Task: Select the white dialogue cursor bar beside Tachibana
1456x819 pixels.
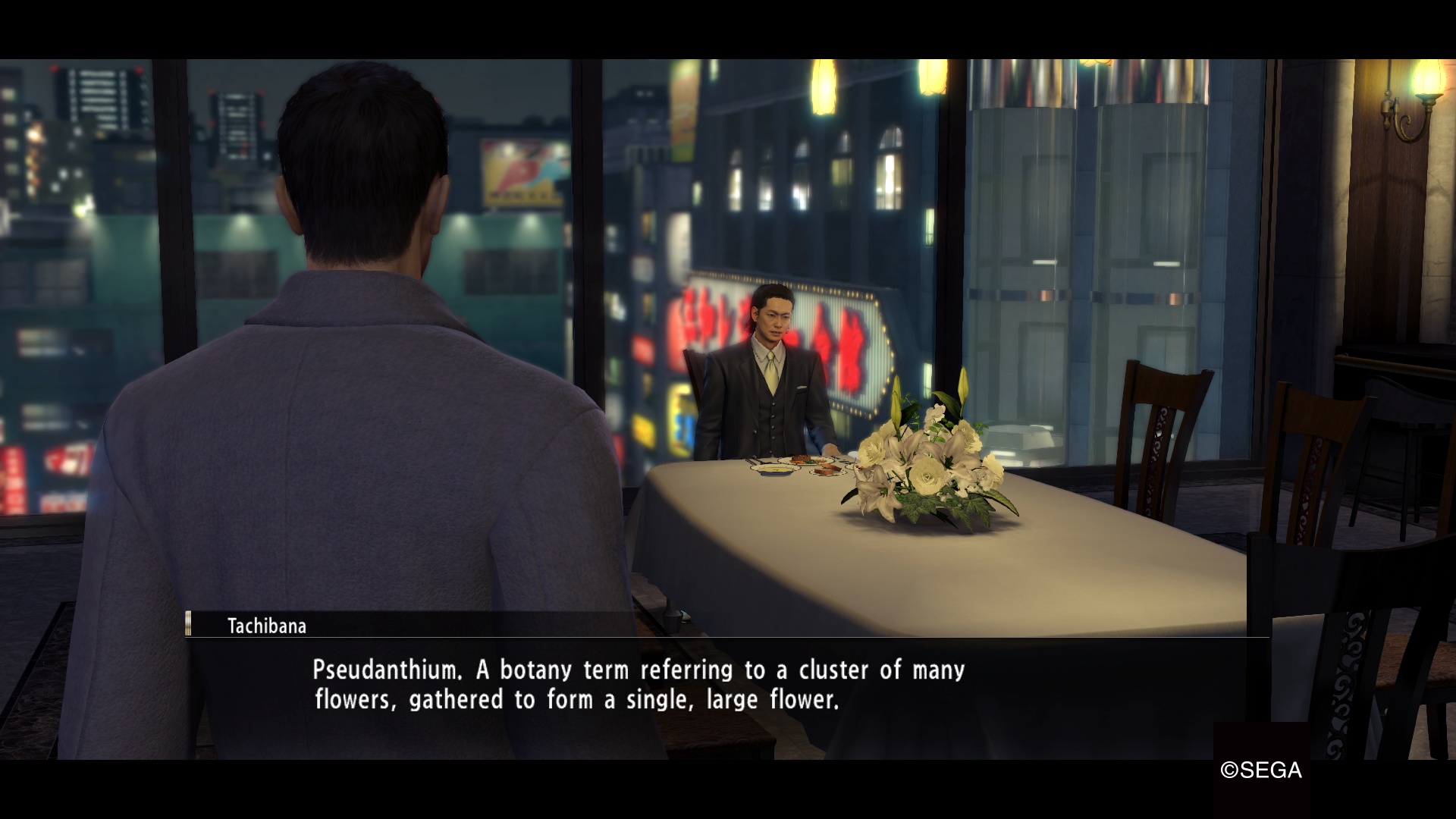Action: [x=187, y=625]
